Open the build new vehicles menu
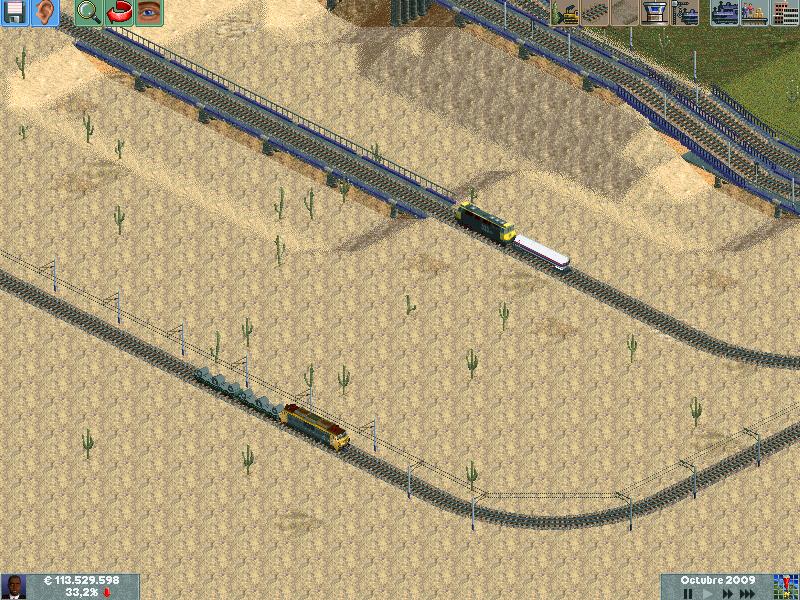The image size is (800, 600). (685, 13)
